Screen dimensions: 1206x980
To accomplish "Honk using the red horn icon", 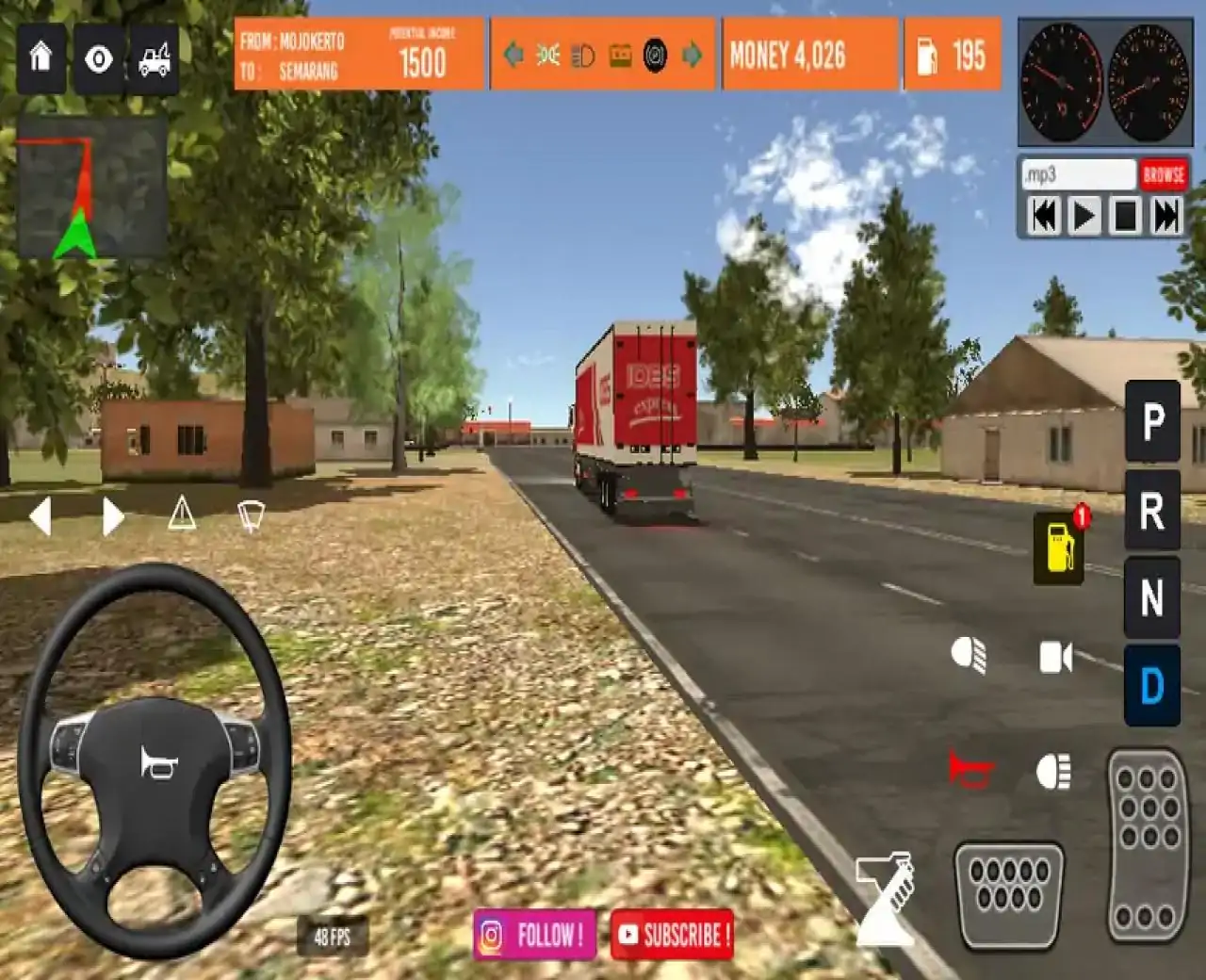I will tap(969, 769).
